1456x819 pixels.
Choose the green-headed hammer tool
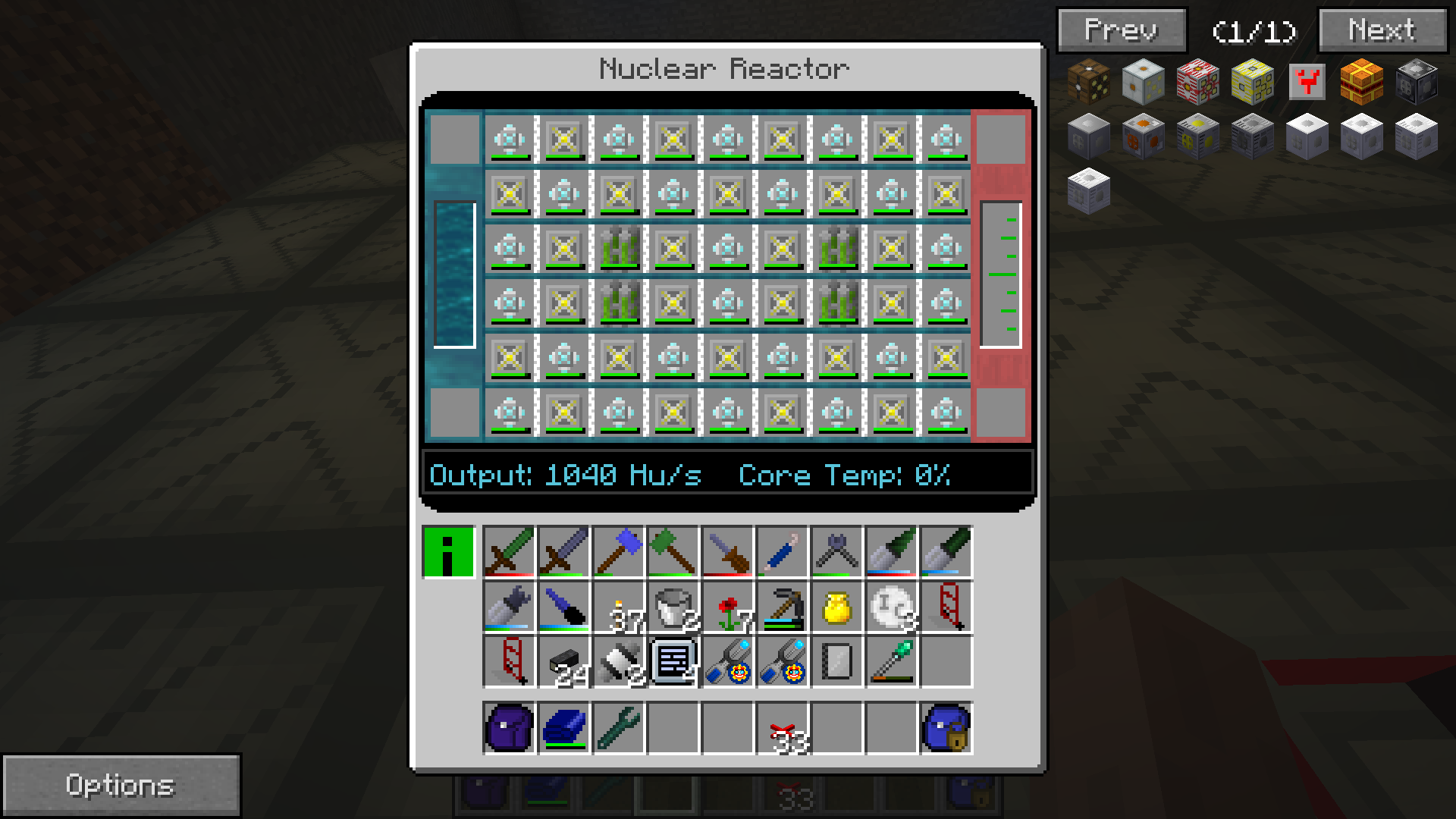pyautogui.click(x=673, y=552)
